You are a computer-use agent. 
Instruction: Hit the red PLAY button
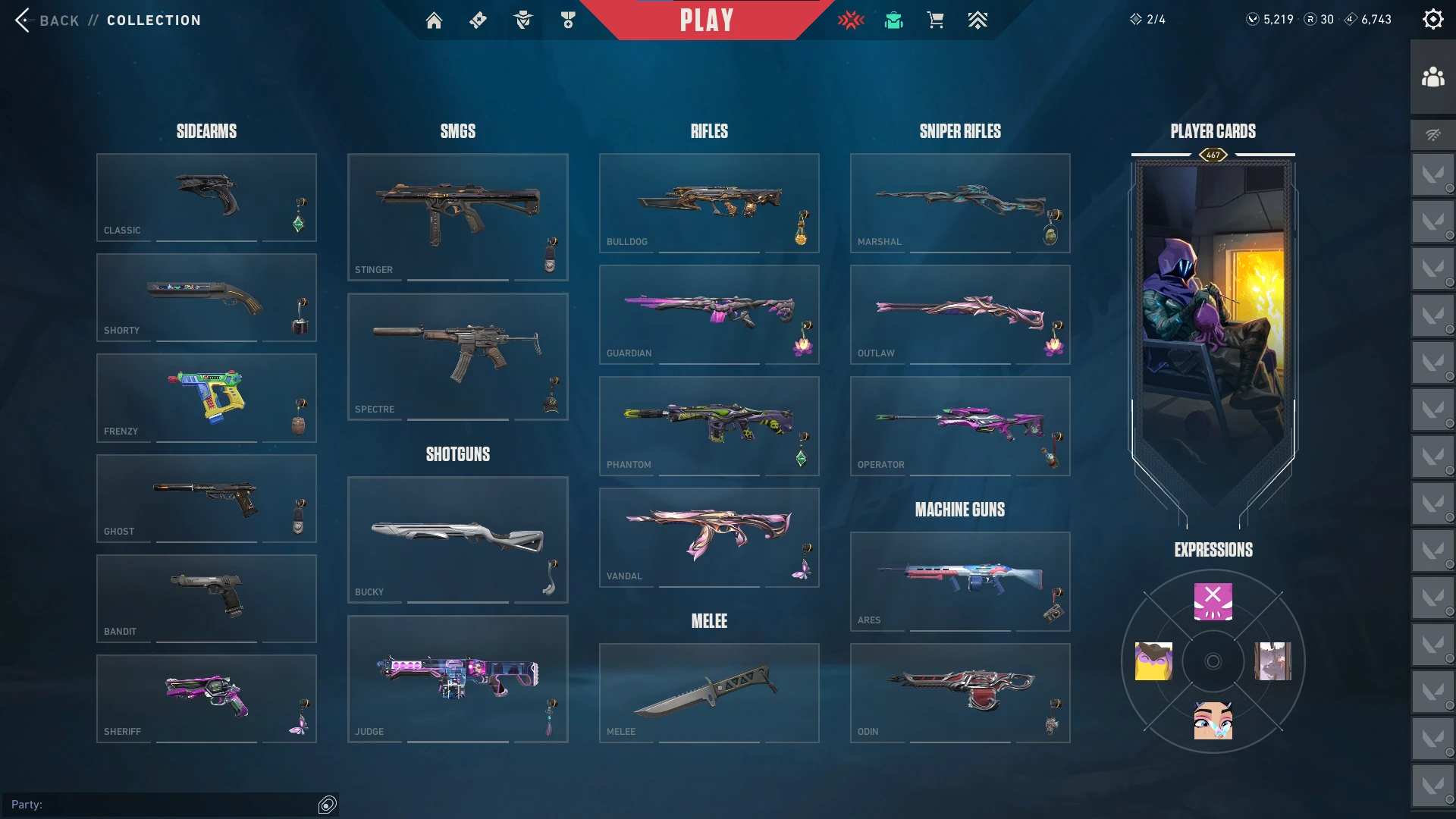click(706, 20)
